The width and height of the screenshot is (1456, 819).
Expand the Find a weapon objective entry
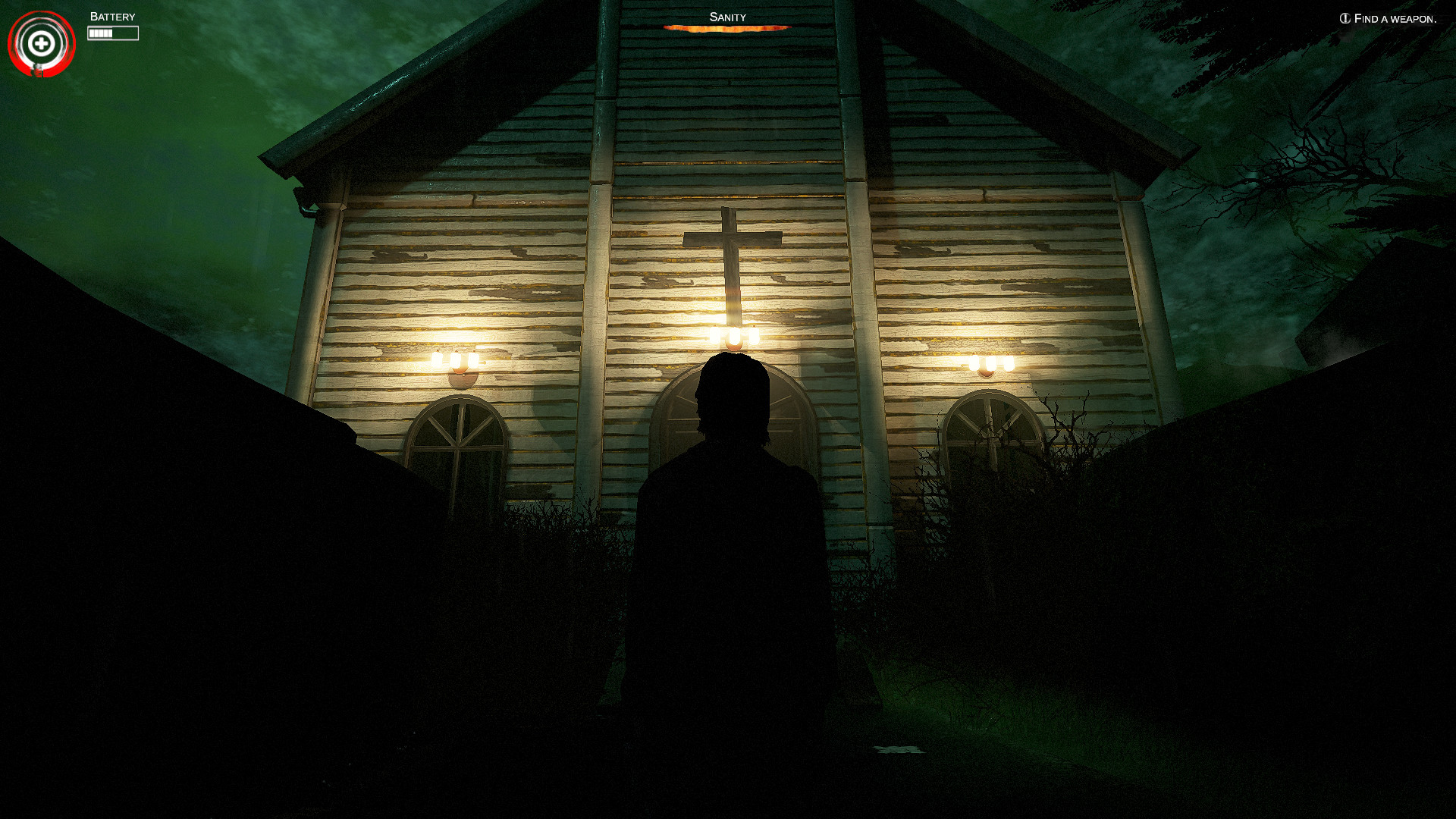[1394, 19]
